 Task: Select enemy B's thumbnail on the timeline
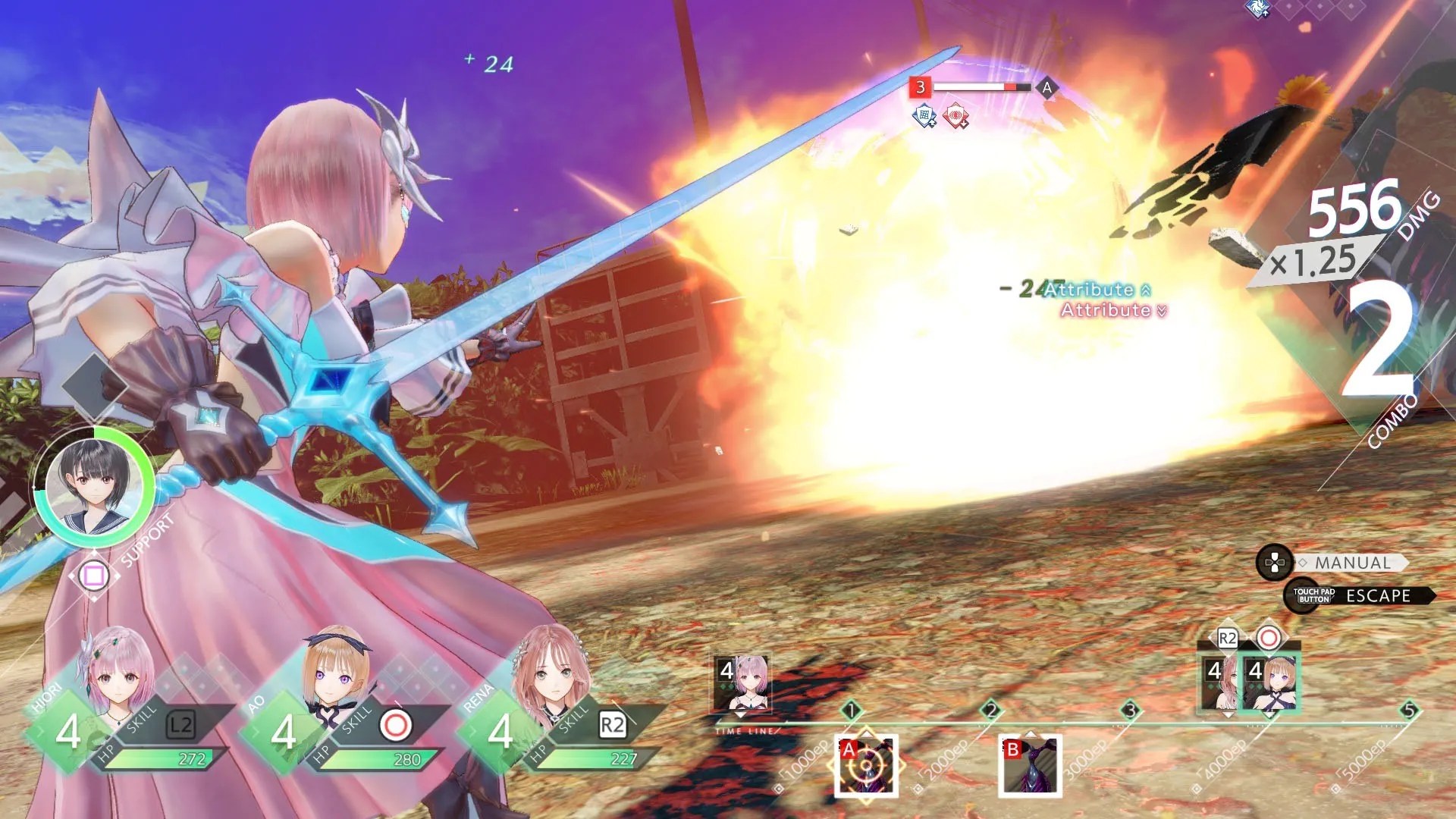(1030, 766)
